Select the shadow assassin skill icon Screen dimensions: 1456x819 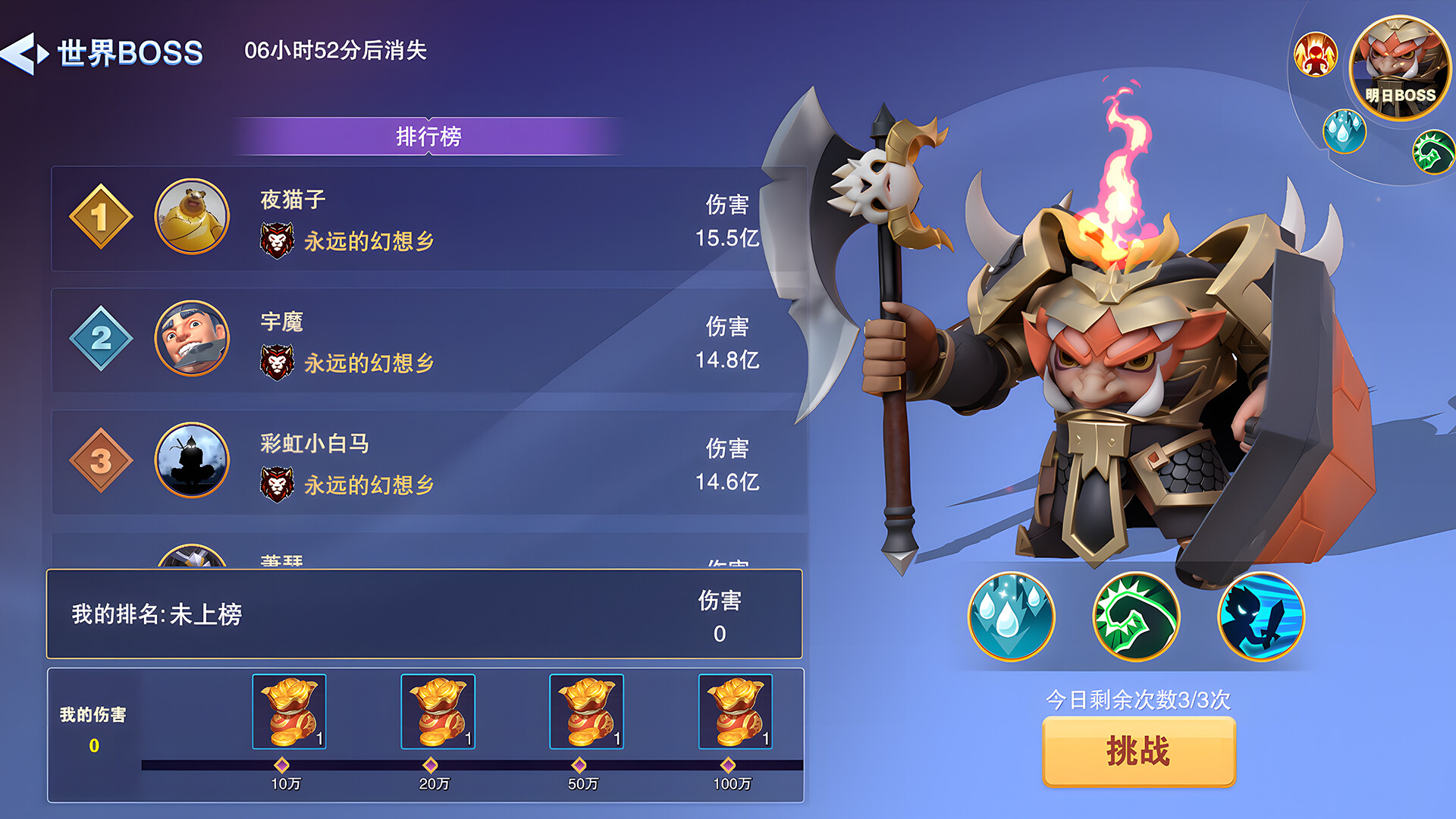click(x=1259, y=618)
